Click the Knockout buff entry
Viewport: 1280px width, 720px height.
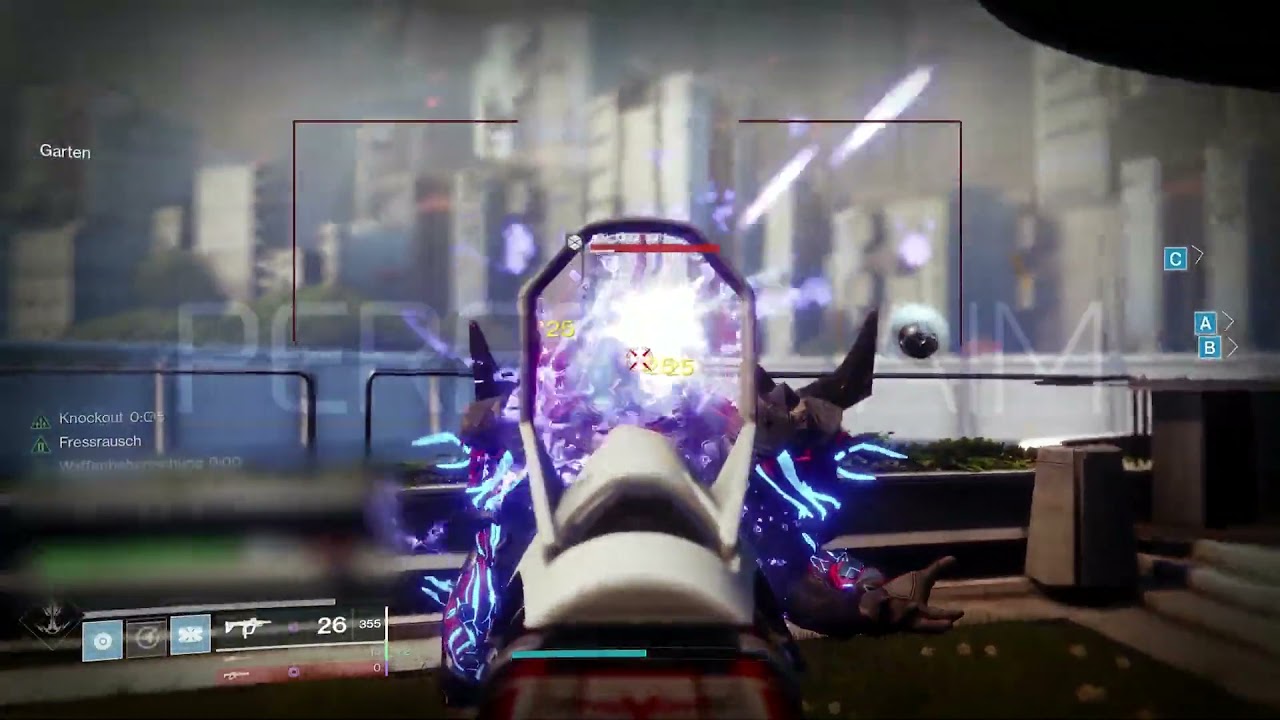[x=100, y=418]
